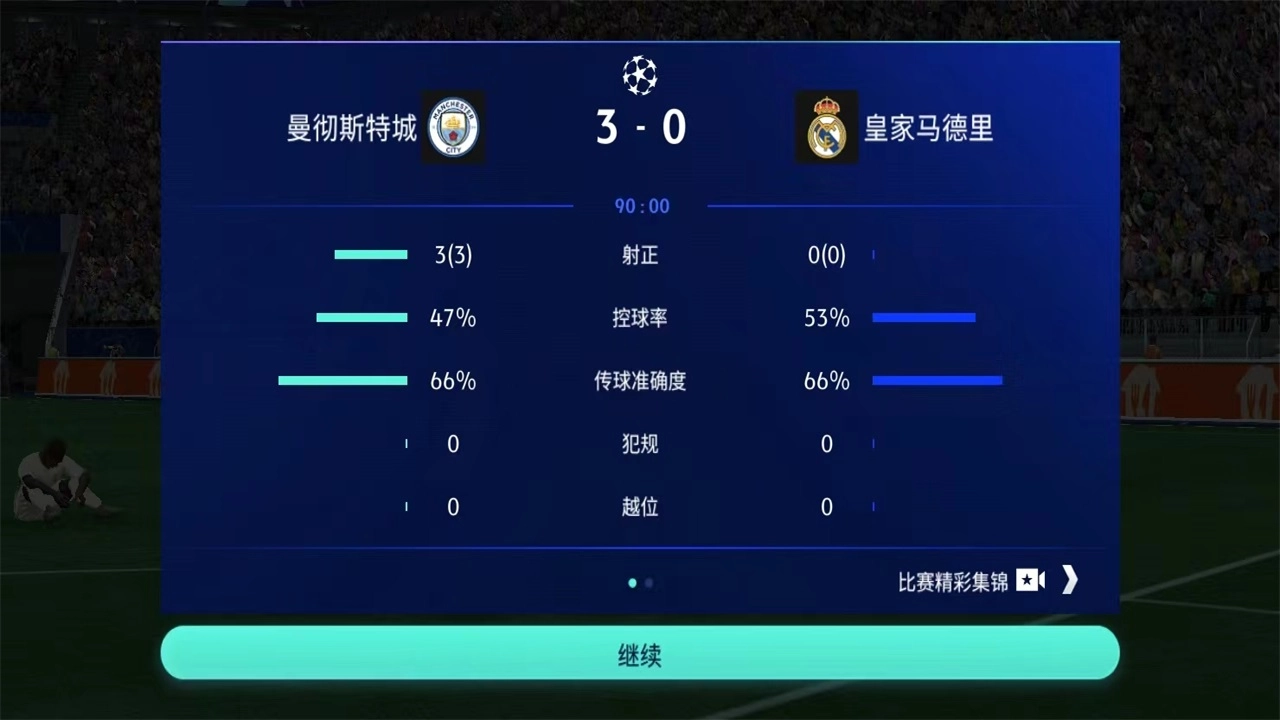Click Manchester City's 47% possession bar

(x=361, y=318)
